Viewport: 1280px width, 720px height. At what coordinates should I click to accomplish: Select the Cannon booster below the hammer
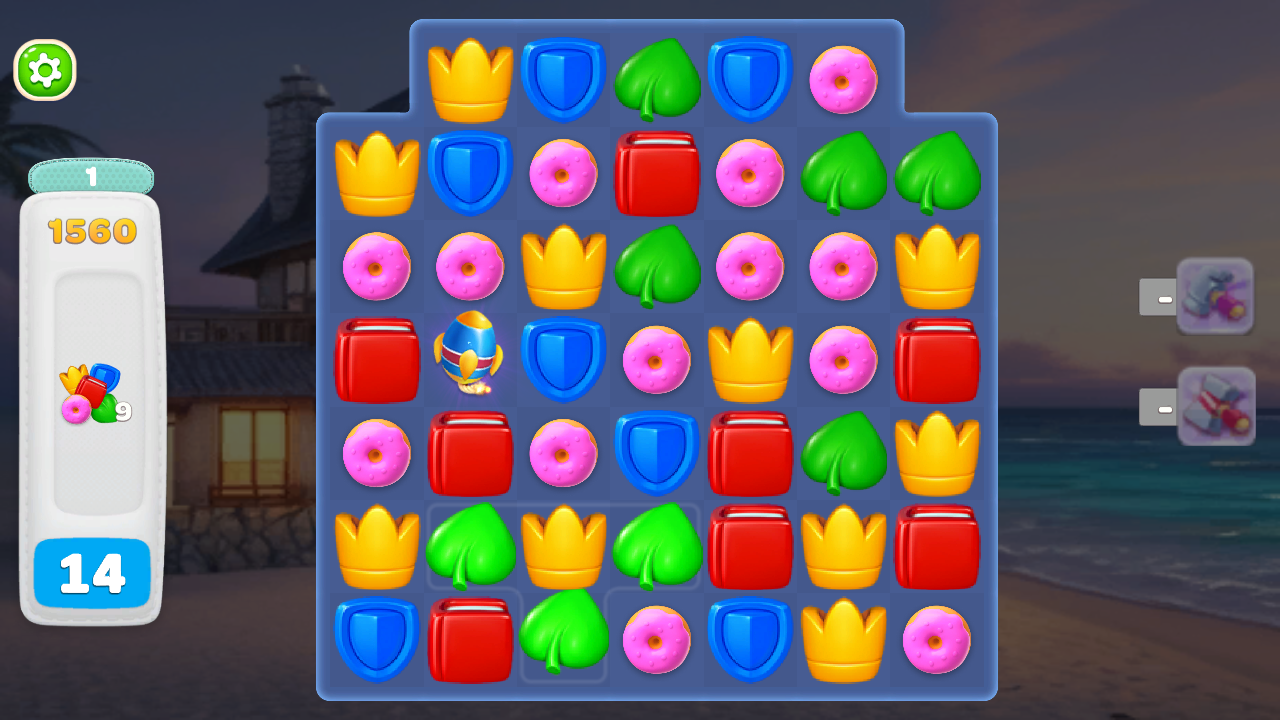click(x=1216, y=406)
